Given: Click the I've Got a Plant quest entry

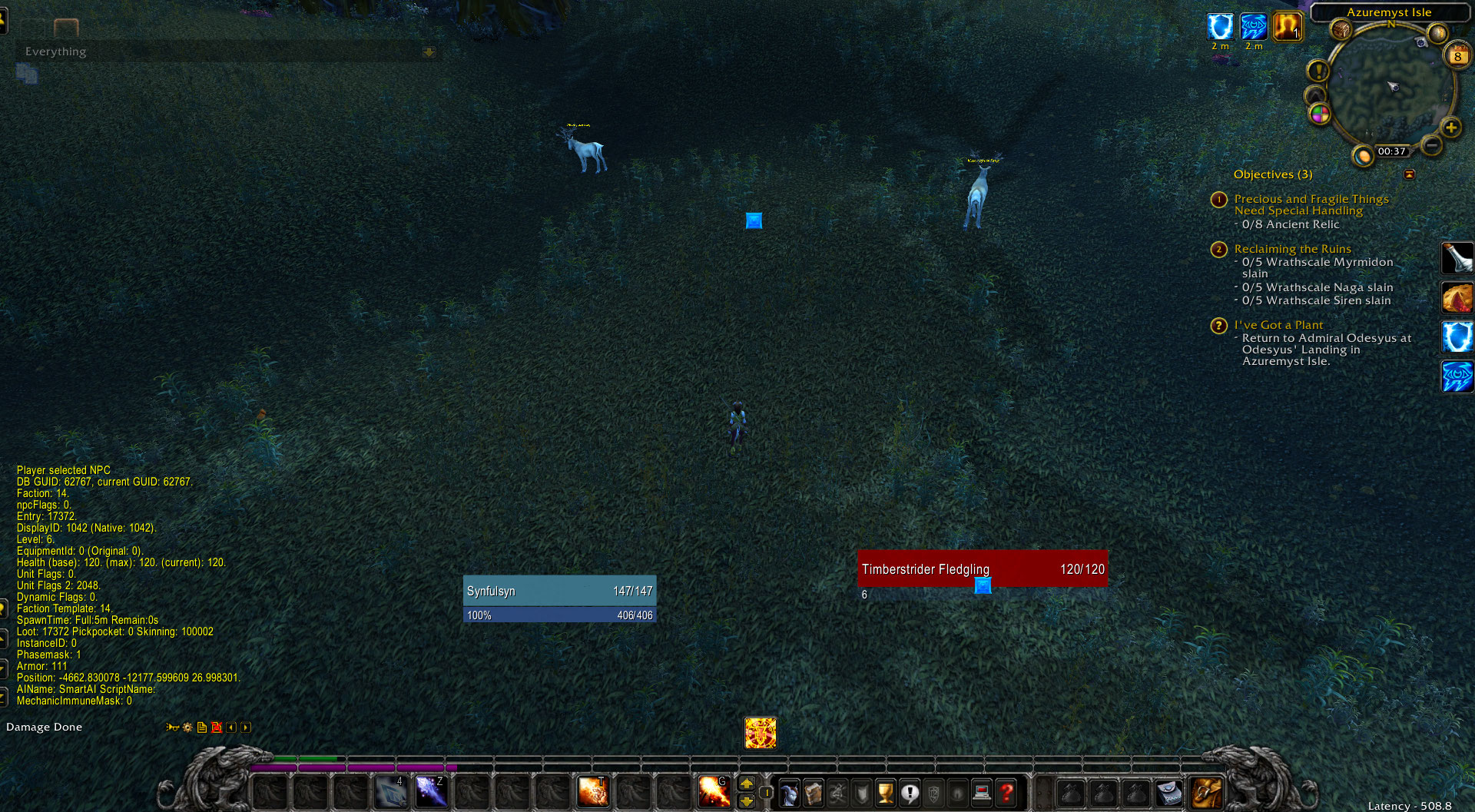Looking at the screenshot, I should (1278, 324).
